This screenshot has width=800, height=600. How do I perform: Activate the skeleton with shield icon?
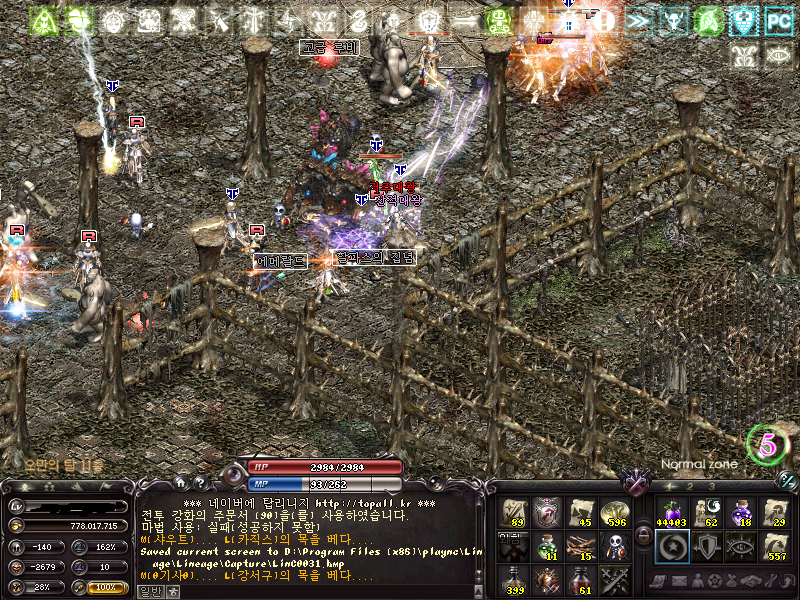(x=615, y=546)
